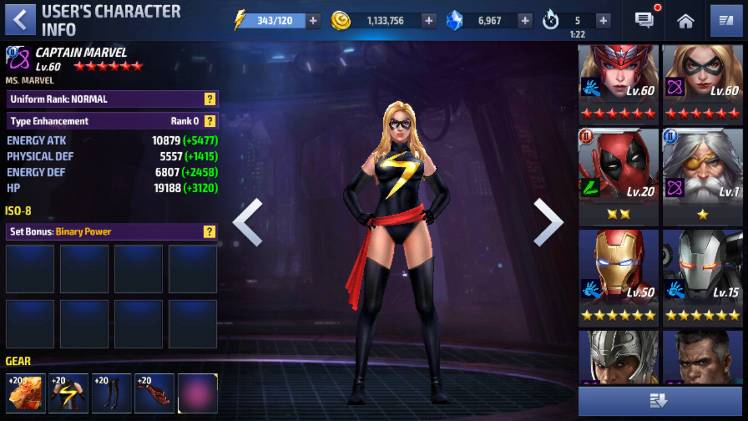This screenshot has height=421, width=748.
Task: Open the sort button below the roster
Action: (658, 401)
